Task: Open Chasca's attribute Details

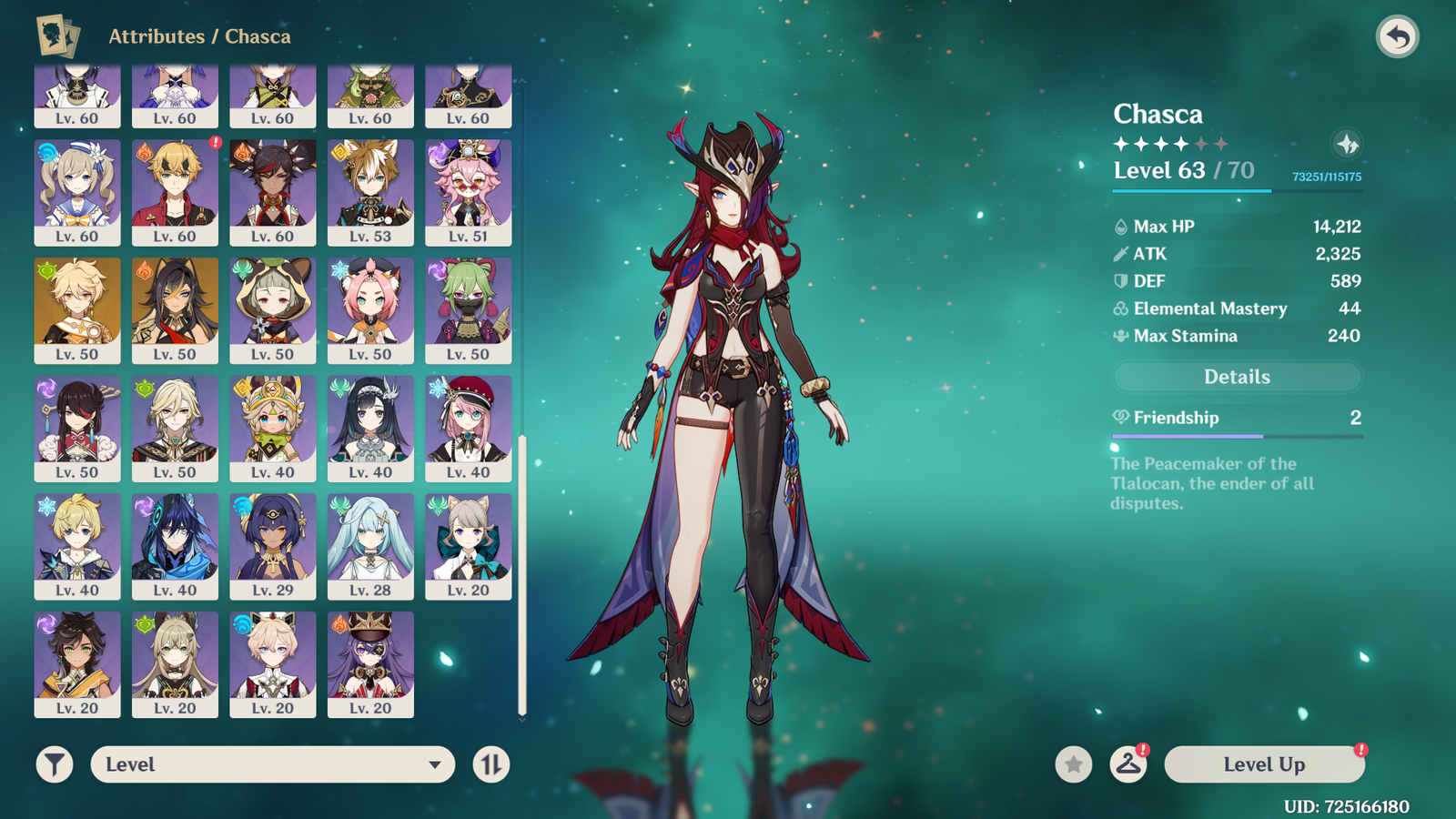Action: 1237,377
